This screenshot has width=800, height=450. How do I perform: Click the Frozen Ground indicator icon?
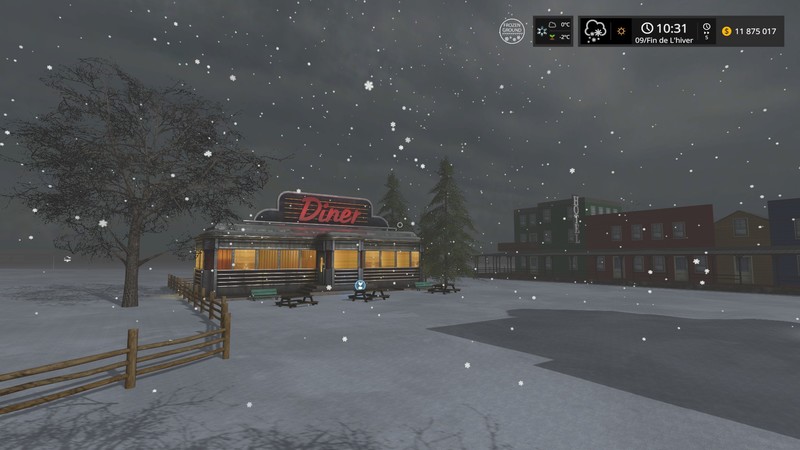(x=513, y=31)
